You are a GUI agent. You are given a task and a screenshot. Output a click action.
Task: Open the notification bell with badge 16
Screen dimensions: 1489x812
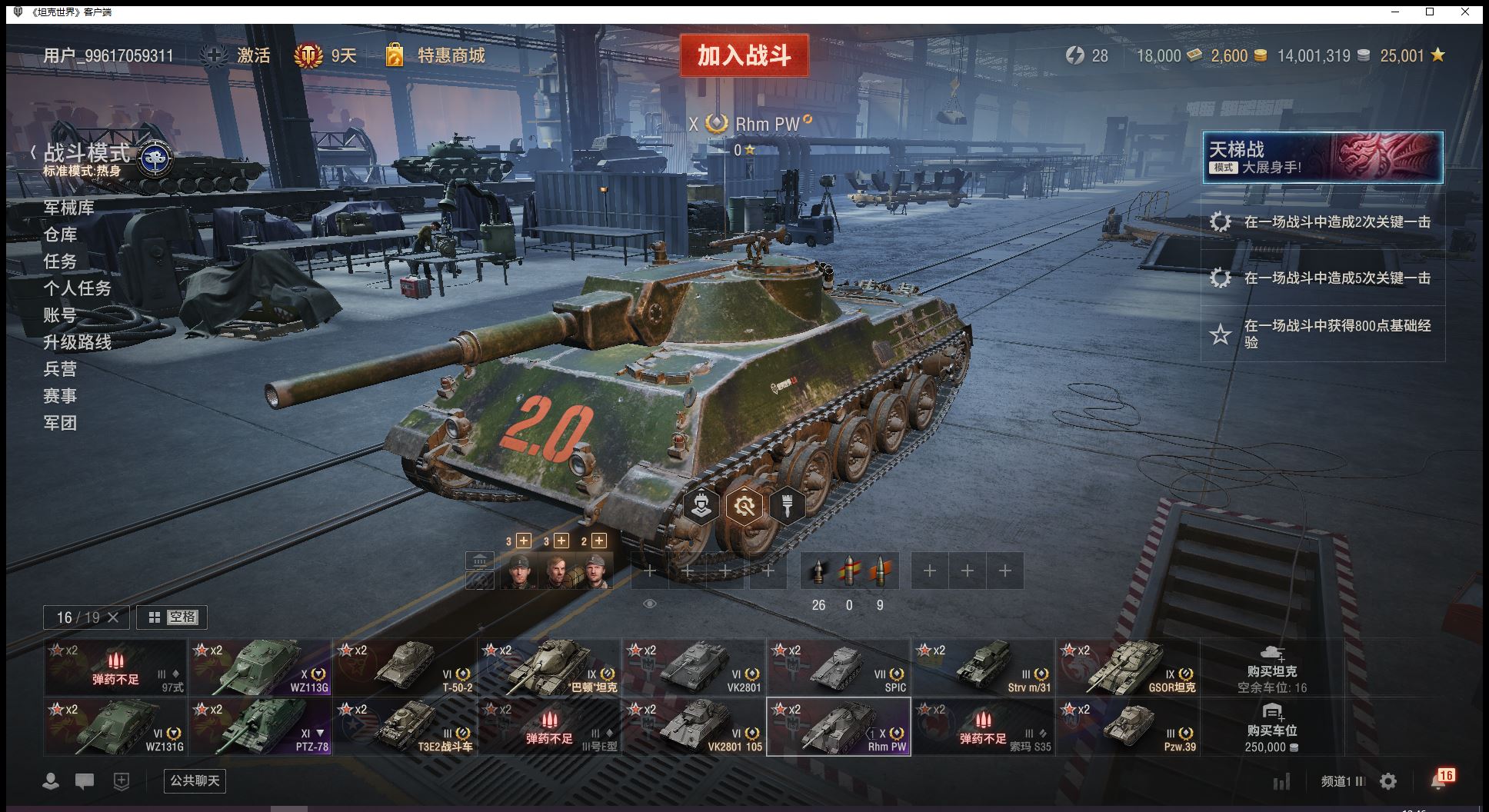(x=1440, y=780)
